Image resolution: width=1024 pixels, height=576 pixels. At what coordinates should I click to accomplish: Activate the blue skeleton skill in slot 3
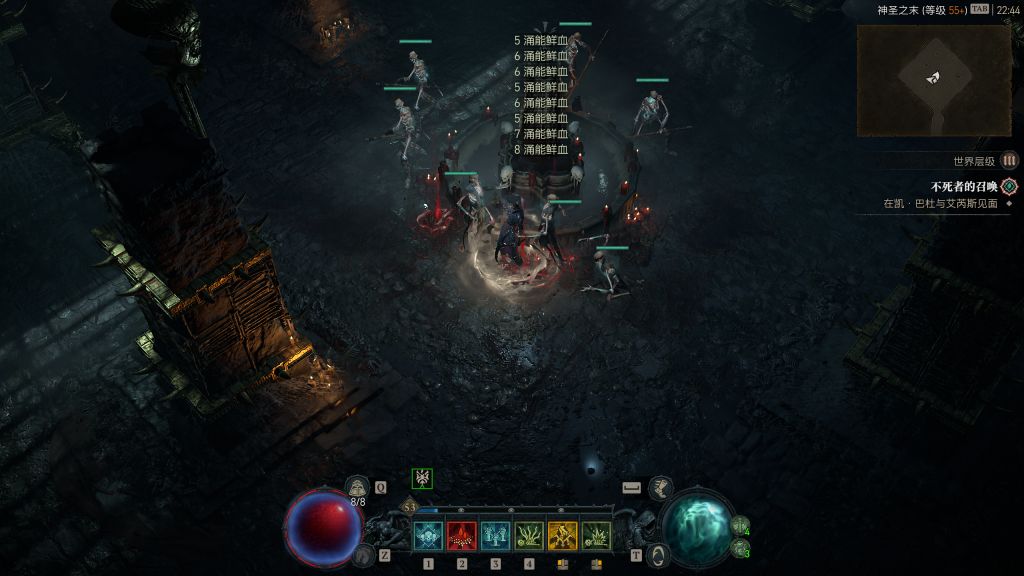coord(495,536)
